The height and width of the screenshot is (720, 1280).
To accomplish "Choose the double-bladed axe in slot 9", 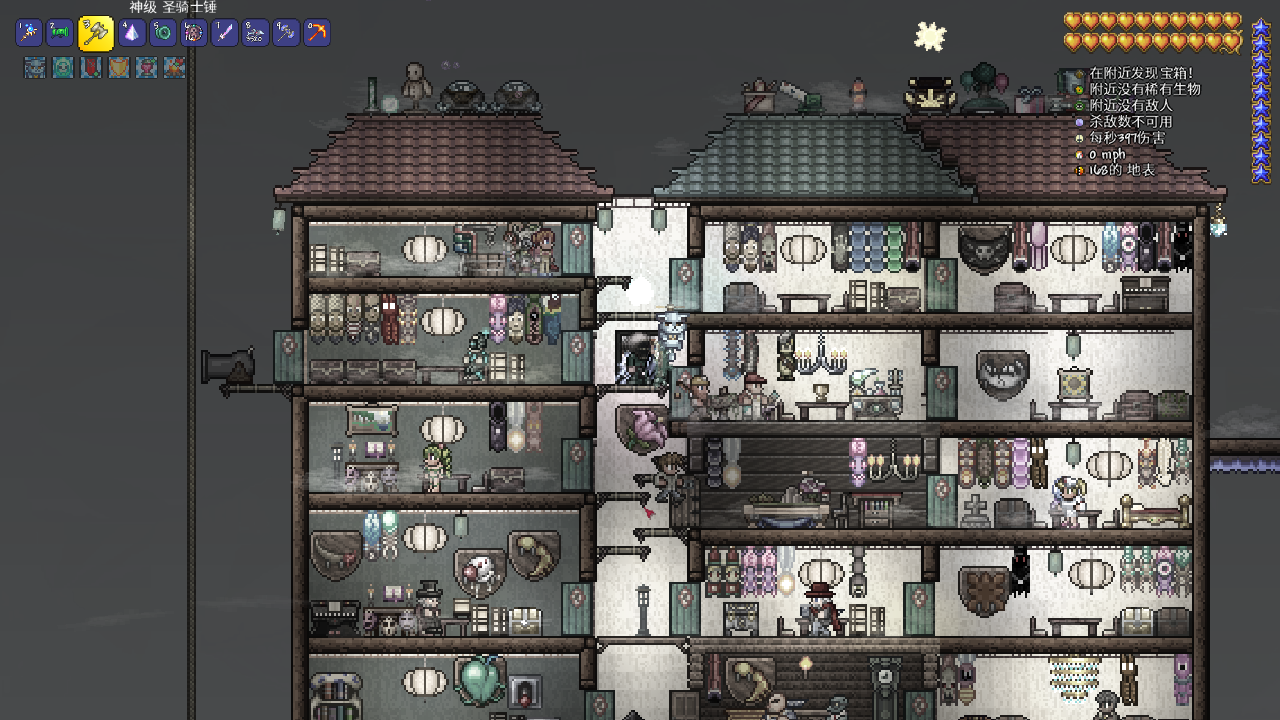I will (x=286, y=33).
